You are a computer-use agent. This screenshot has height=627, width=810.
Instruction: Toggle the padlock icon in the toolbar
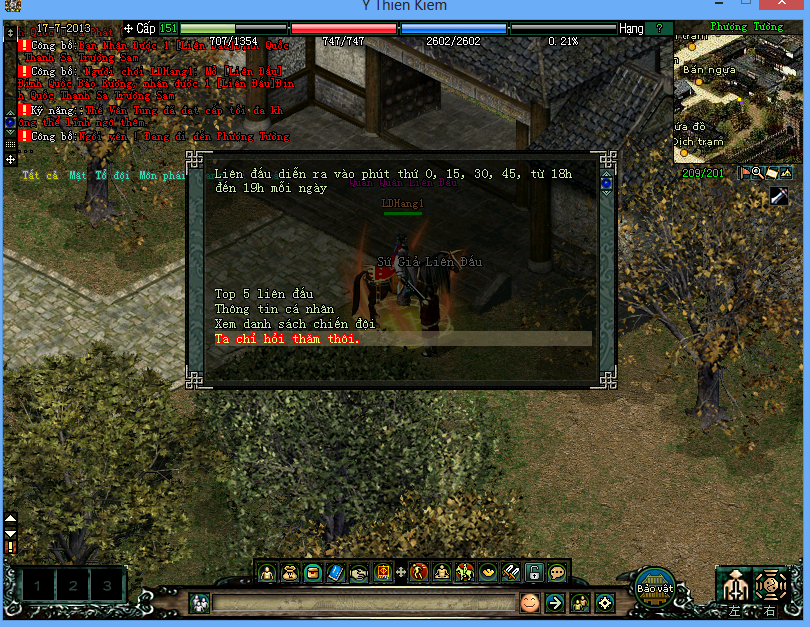pyautogui.click(x=535, y=573)
